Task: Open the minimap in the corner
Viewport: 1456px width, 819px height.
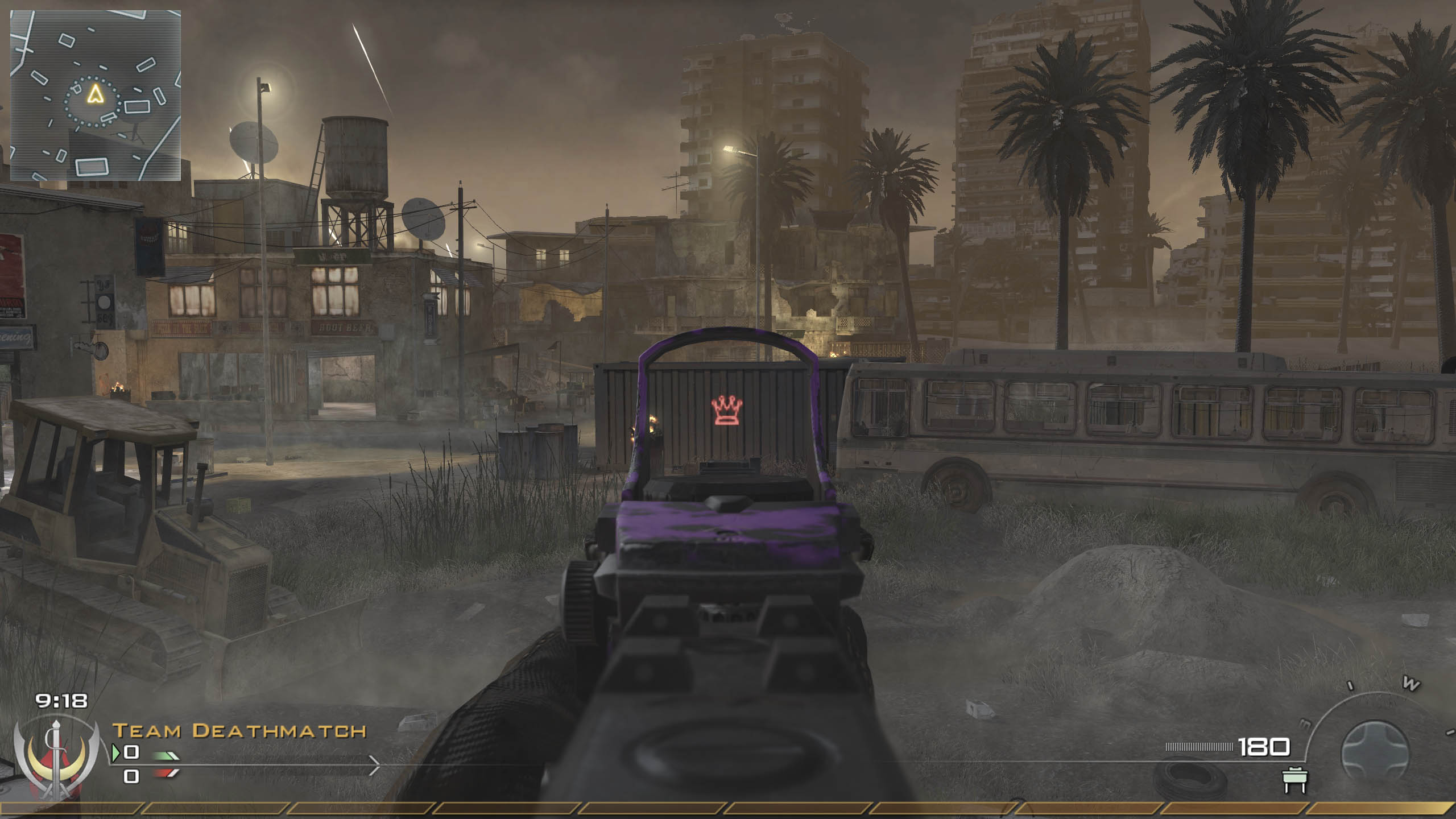Action: tap(96, 96)
